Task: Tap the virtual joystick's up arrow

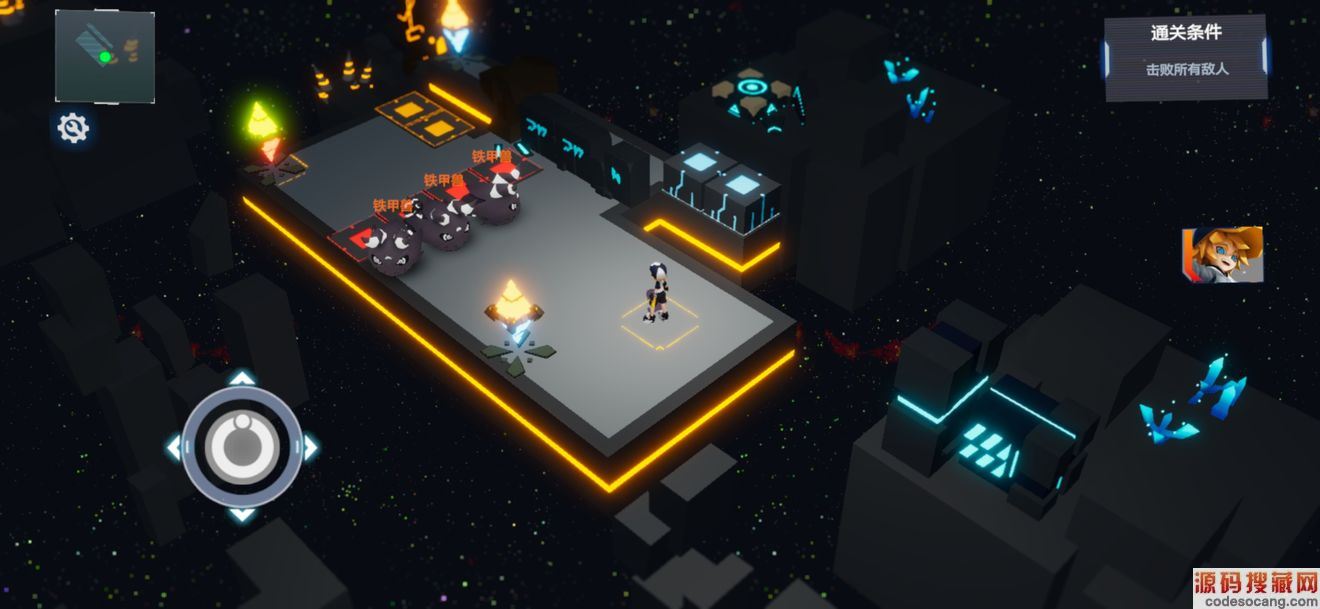Action: tap(241, 379)
